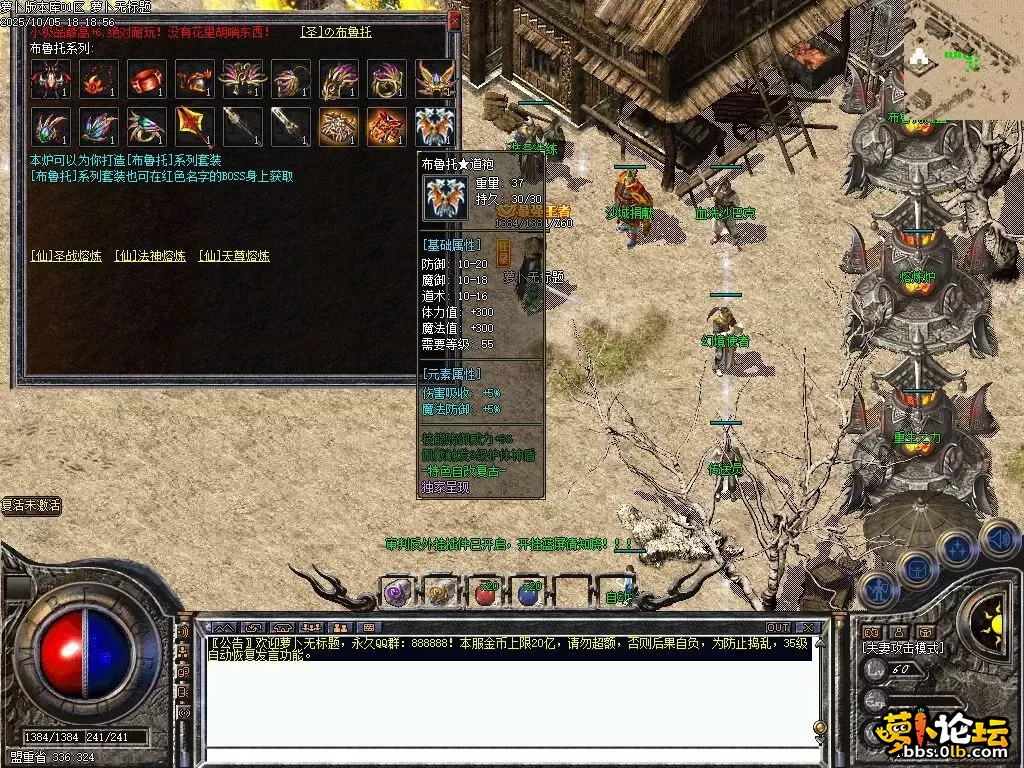This screenshot has width=1024, height=768.
Task: Click the [圣]の布鲁托 link
Action: pyautogui.click(x=336, y=32)
